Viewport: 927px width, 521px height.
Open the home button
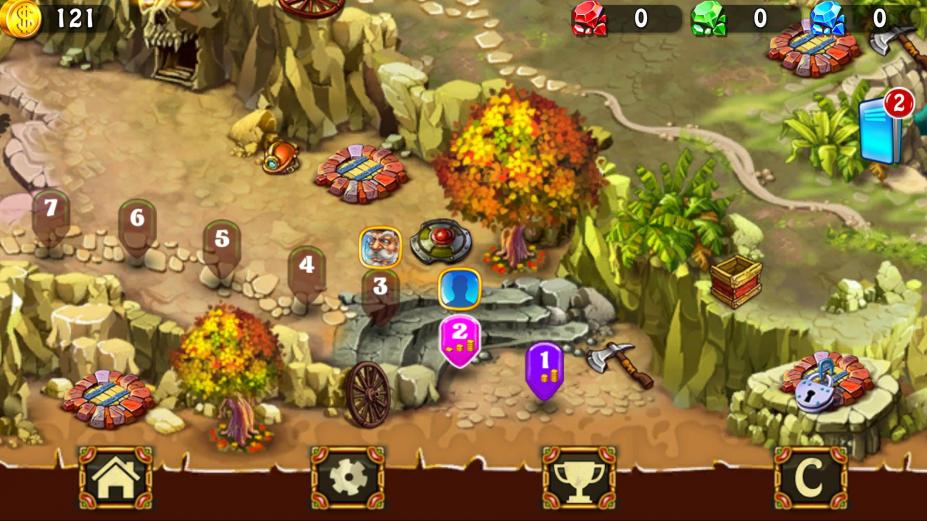tap(115, 478)
